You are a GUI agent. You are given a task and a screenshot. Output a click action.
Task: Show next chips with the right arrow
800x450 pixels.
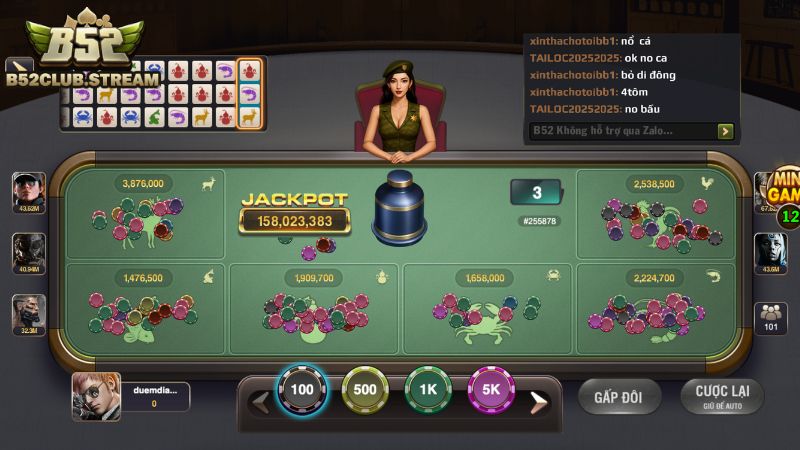538,402
